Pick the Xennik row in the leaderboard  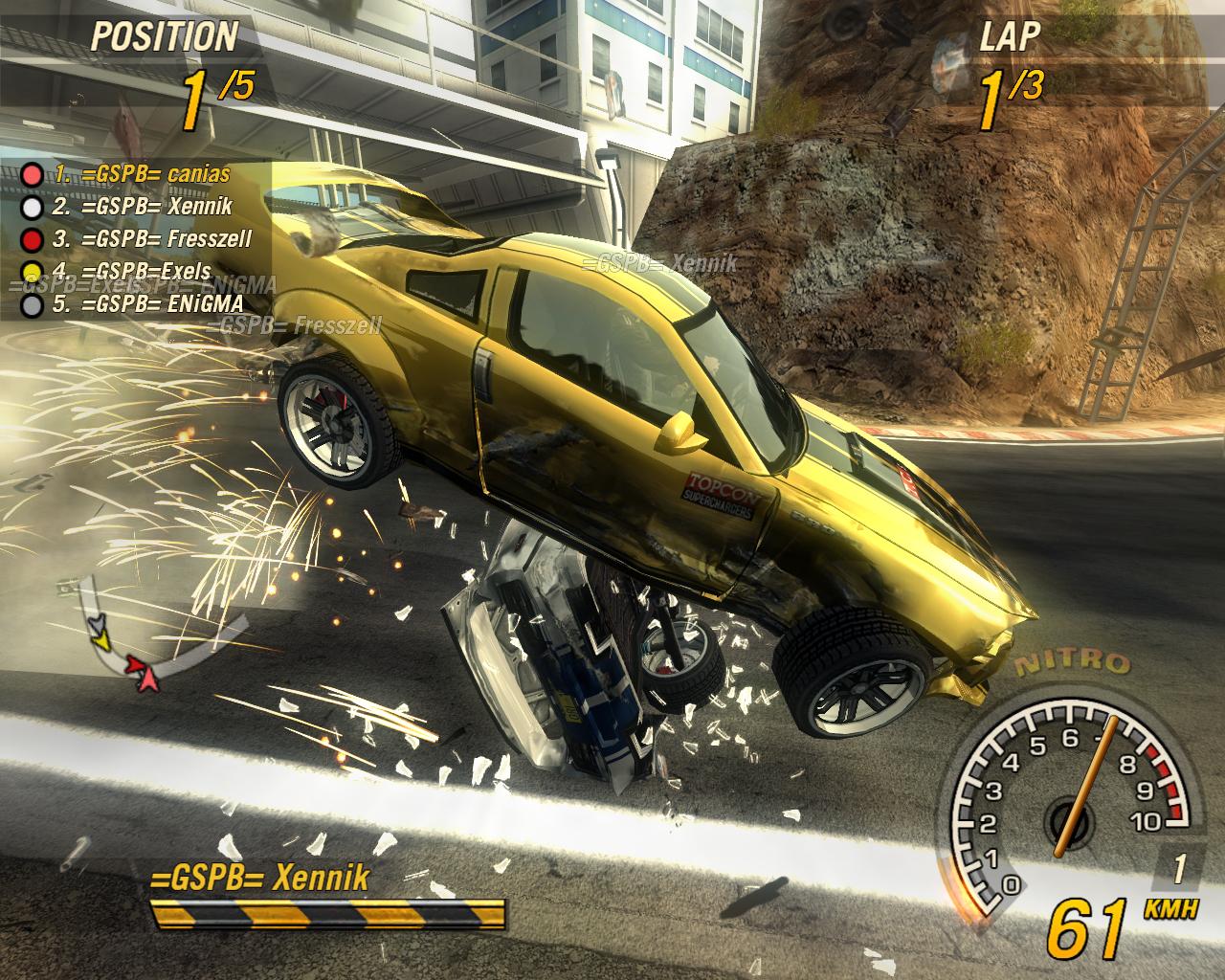pos(142,206)
